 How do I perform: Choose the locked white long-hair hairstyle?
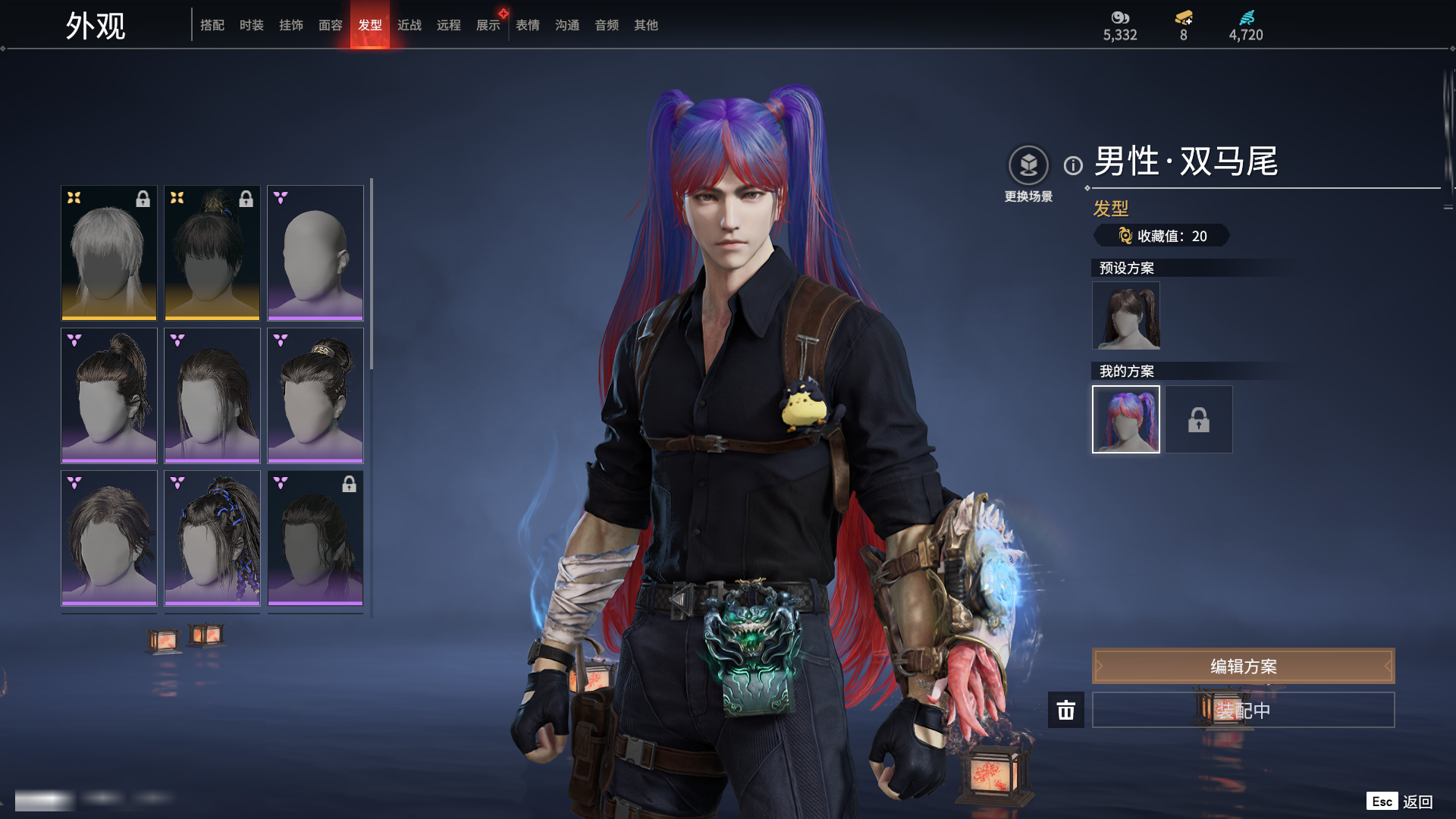(x=109, y=253)
